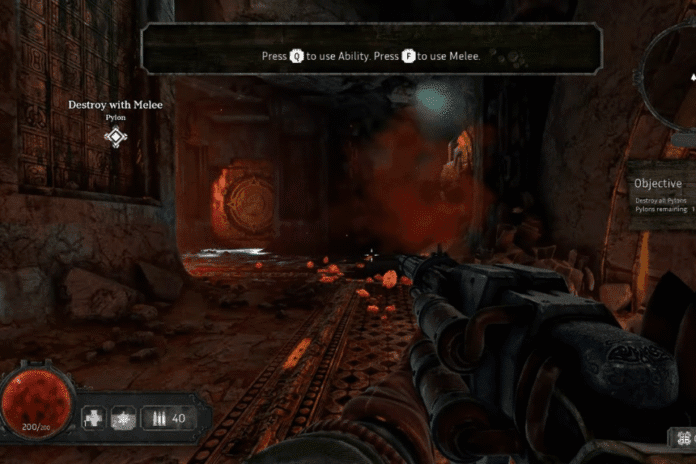Select the Pylon melee waypoint marker

tap(116, 137)
